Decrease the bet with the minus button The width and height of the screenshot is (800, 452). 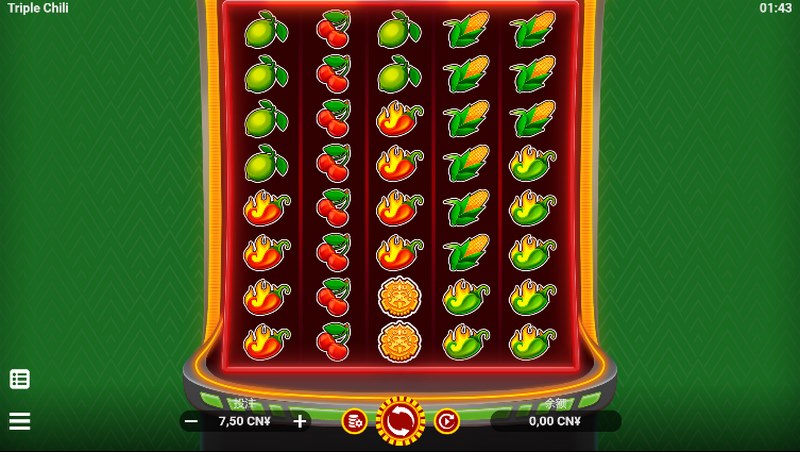191,422
